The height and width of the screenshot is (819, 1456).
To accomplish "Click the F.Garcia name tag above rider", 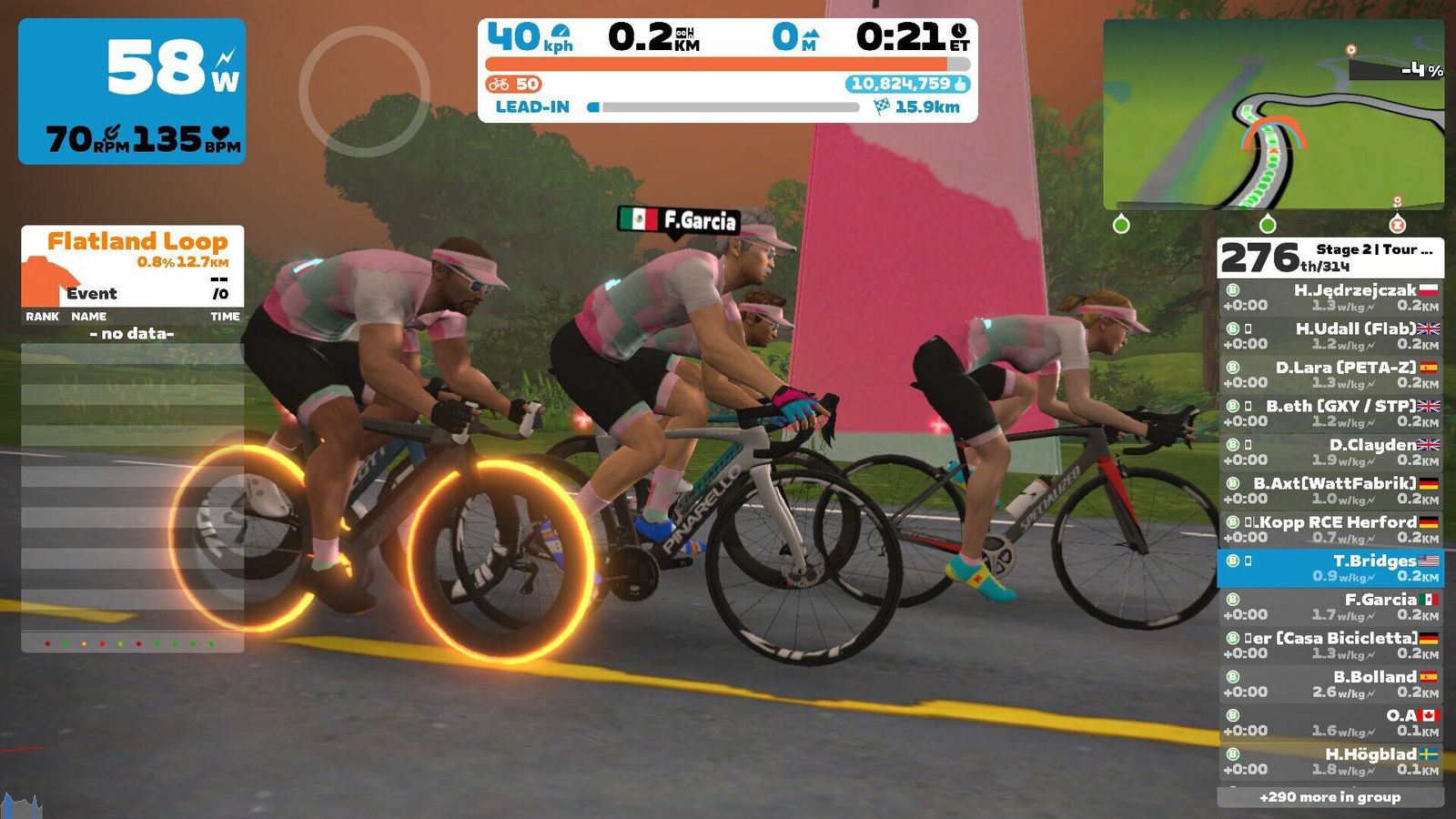I will tap(679, 220).
